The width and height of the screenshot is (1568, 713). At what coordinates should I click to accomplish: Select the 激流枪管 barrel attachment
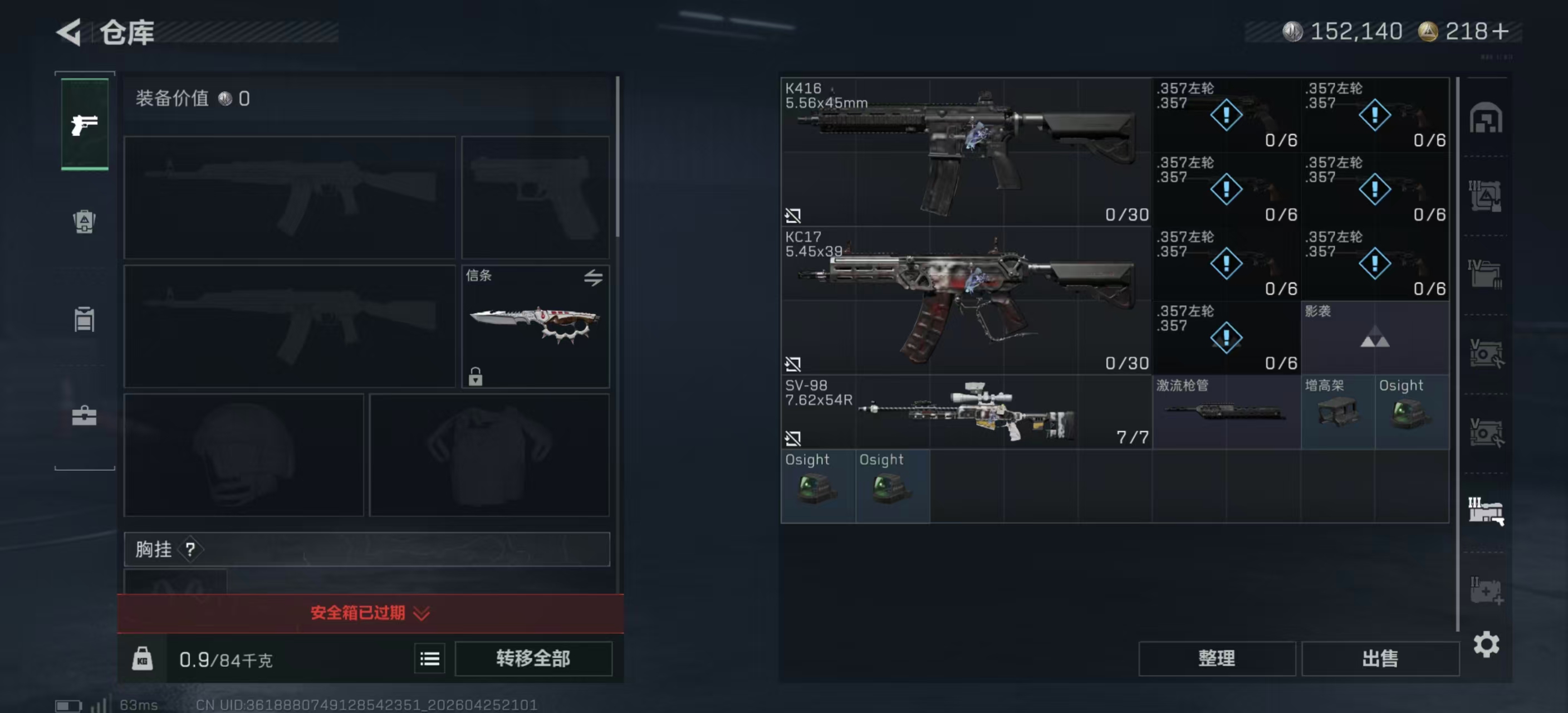click(1226, 412)
